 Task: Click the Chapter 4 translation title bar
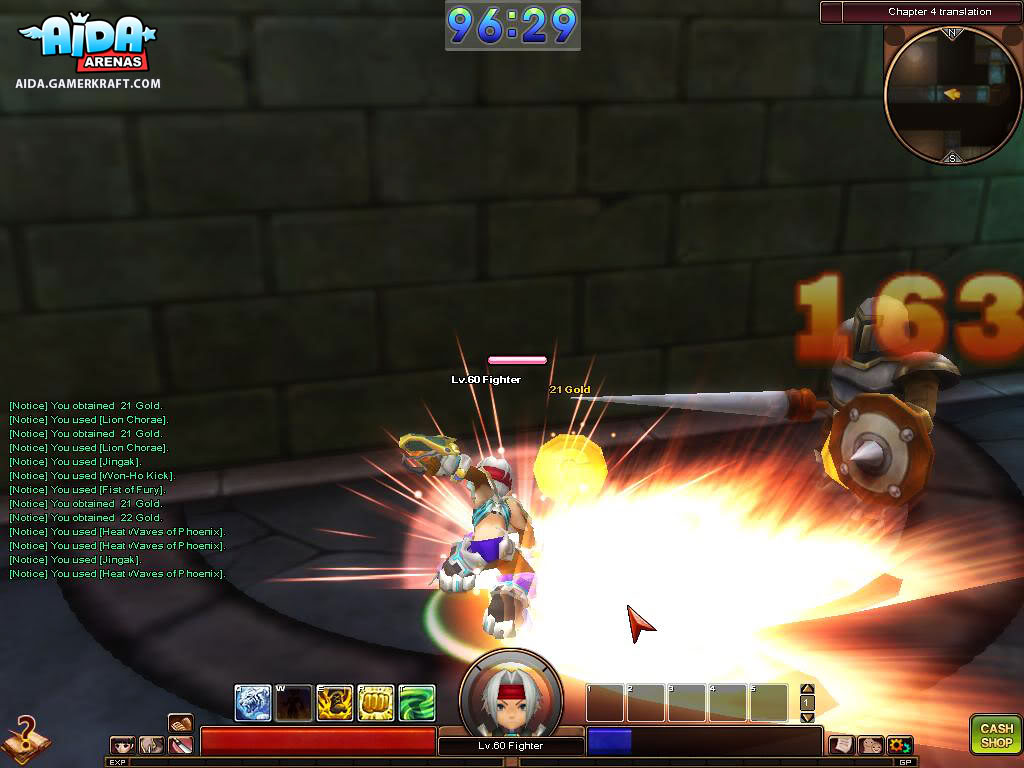pyautogui.click(x=939, y=12)
